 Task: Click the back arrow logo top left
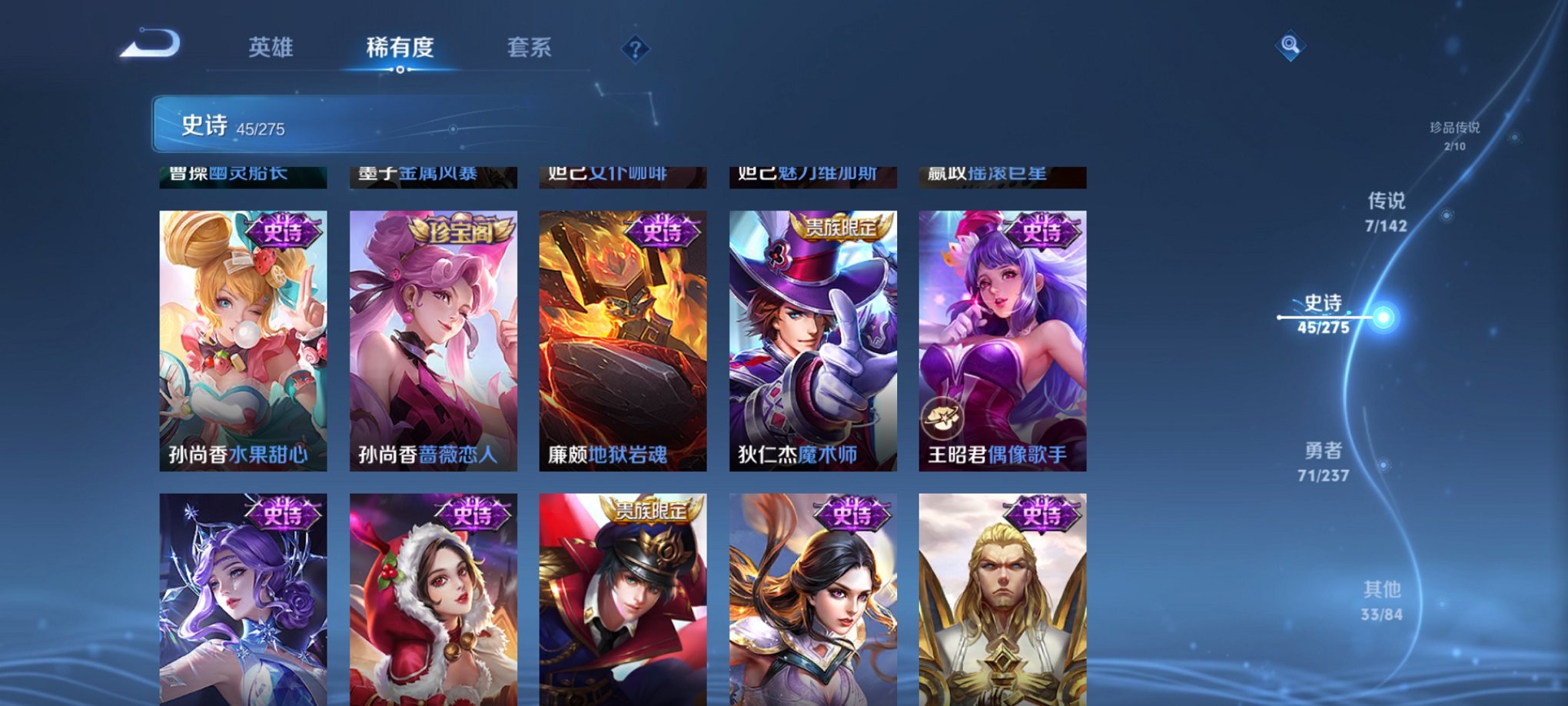point(151,46)
